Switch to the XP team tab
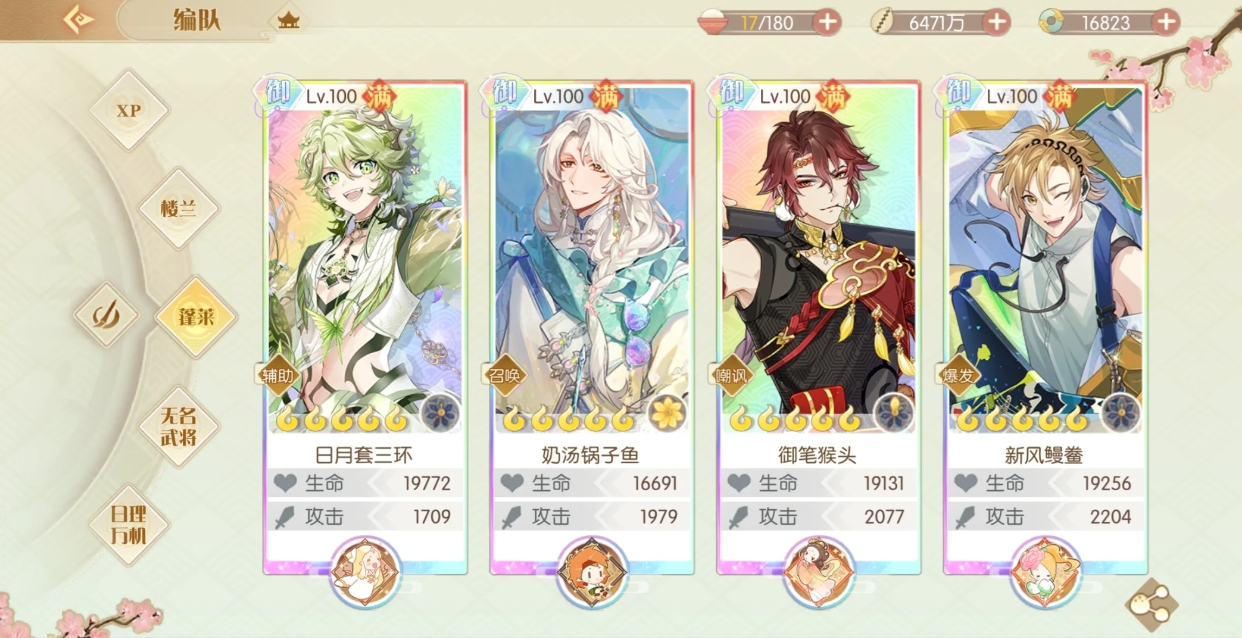This screenshot has height=638, width=1242. tap(129, 110)
